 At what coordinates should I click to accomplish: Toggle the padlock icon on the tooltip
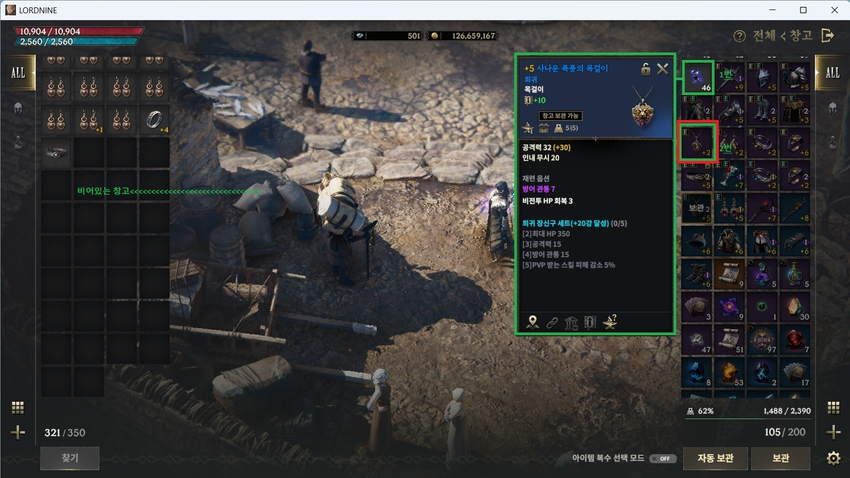[646, 68]
